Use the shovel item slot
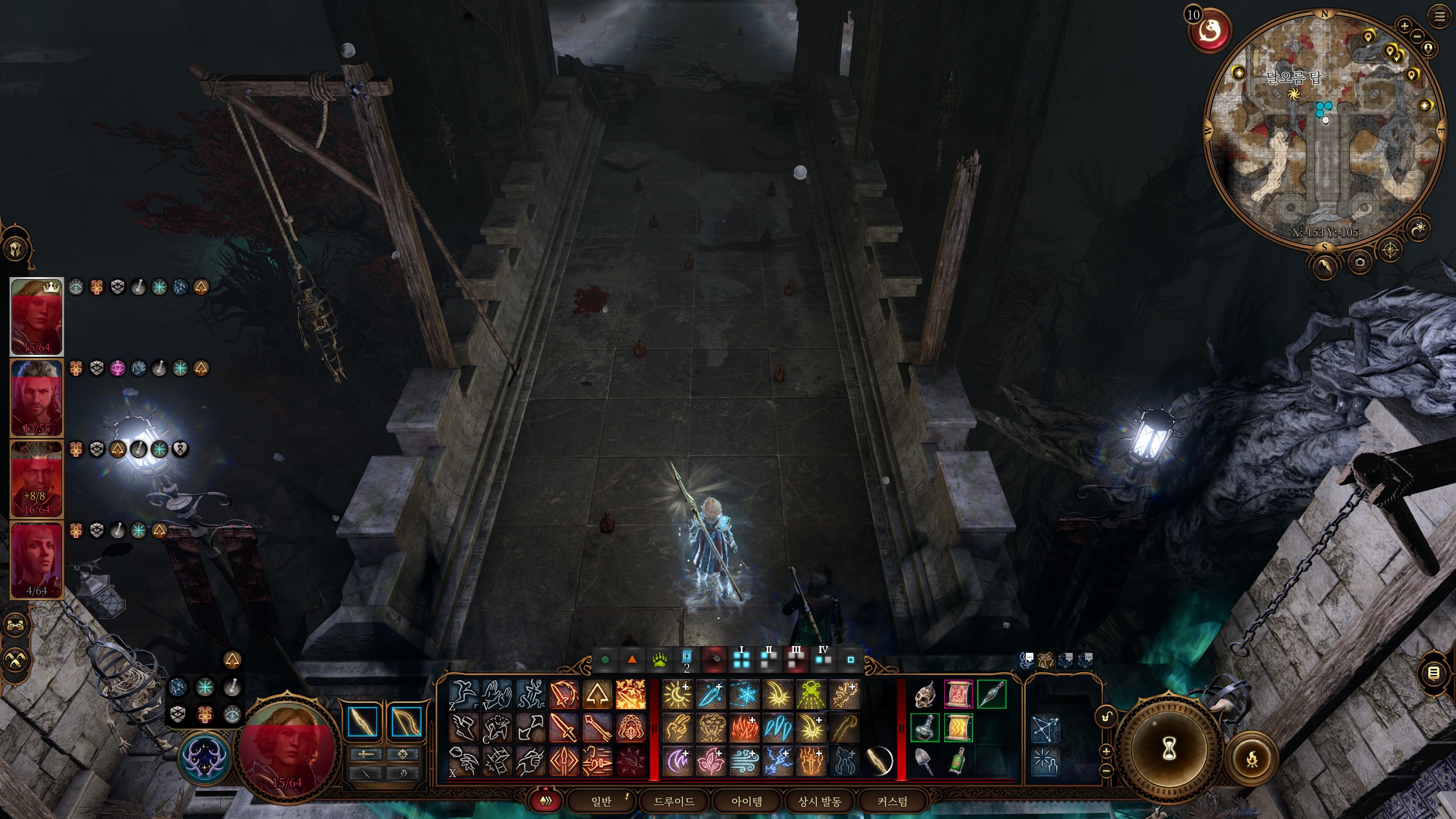The image size is (1456, 819). click(x=925, y=761)
